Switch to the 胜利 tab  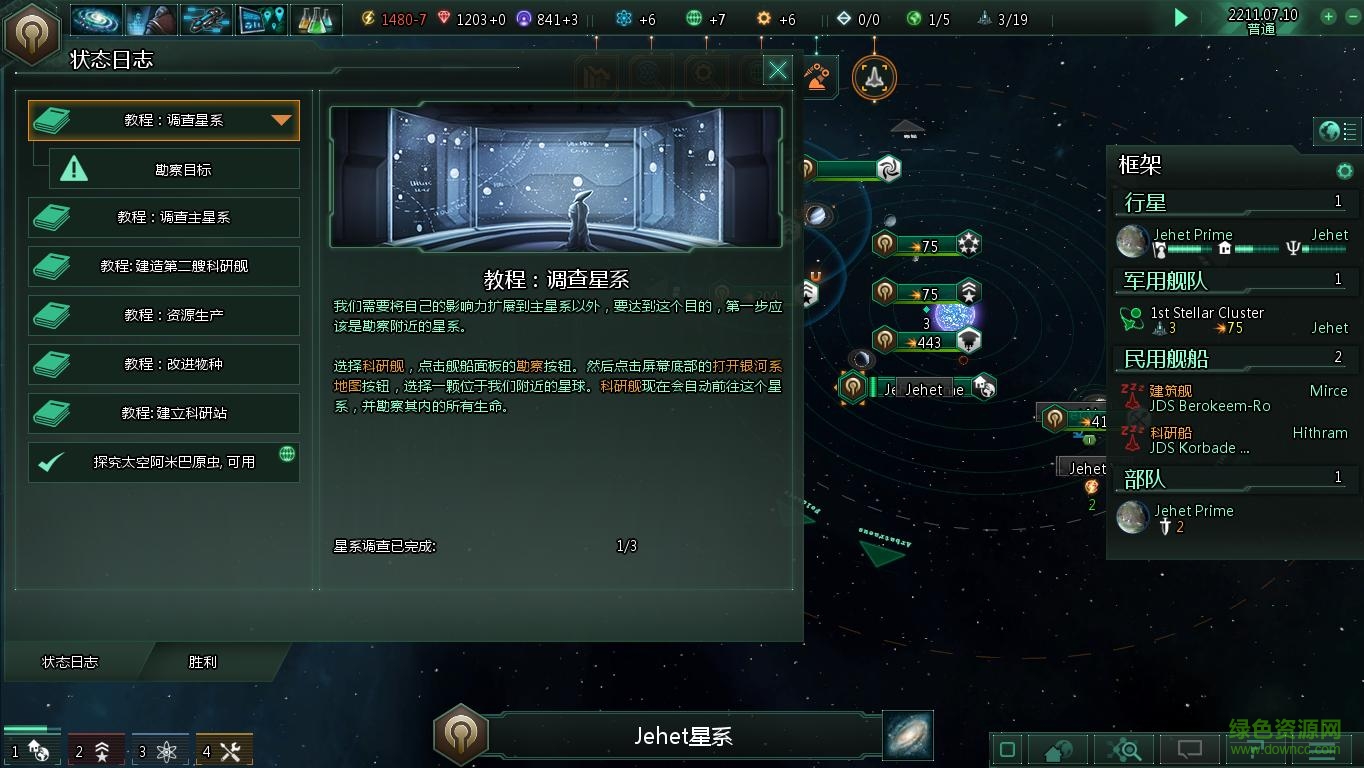pyautogui.click(x=200, y=661)
